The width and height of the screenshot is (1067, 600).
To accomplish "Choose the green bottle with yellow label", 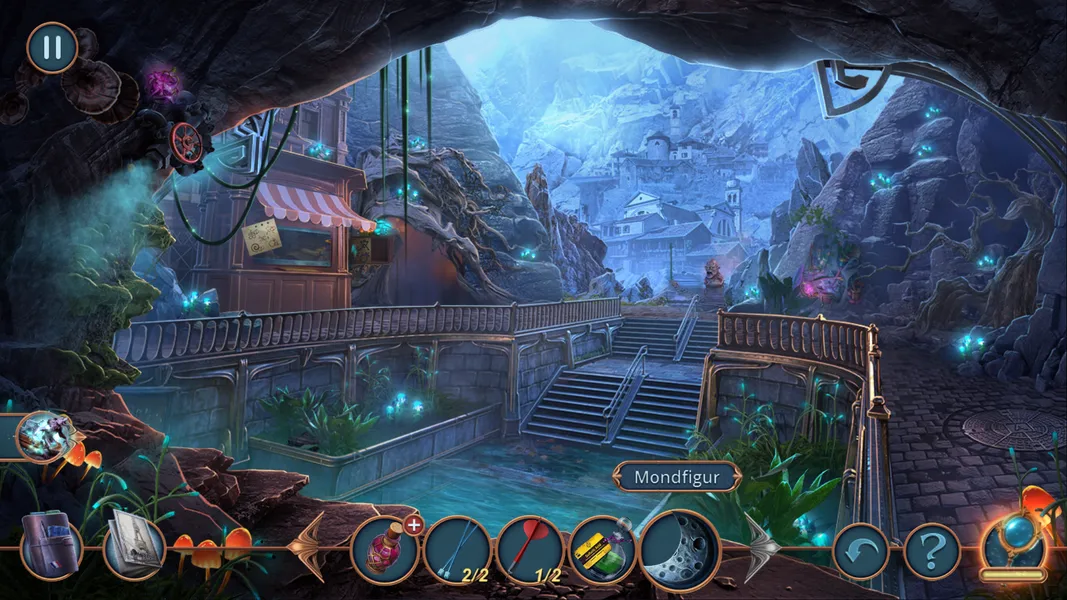I will 602,550.
